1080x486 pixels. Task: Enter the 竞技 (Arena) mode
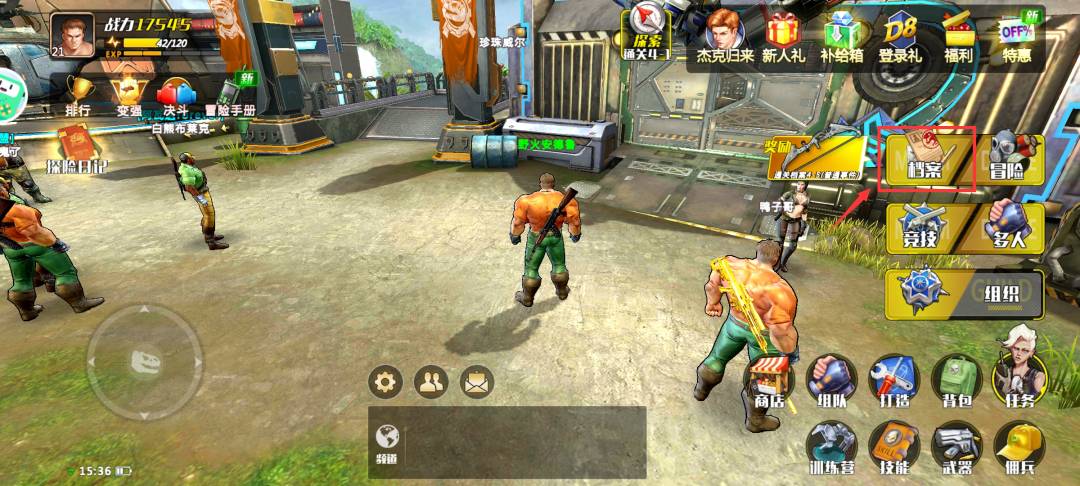tap(926, 229)
